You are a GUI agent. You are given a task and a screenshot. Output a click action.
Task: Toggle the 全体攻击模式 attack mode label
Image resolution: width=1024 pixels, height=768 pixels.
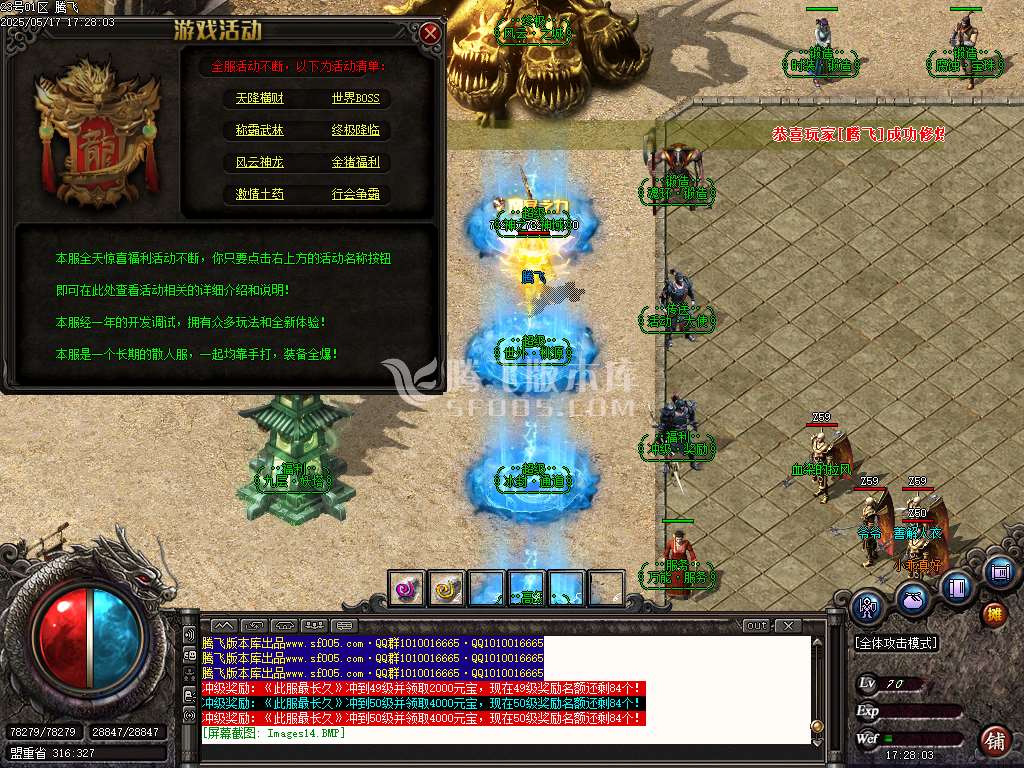pos(896,643)
